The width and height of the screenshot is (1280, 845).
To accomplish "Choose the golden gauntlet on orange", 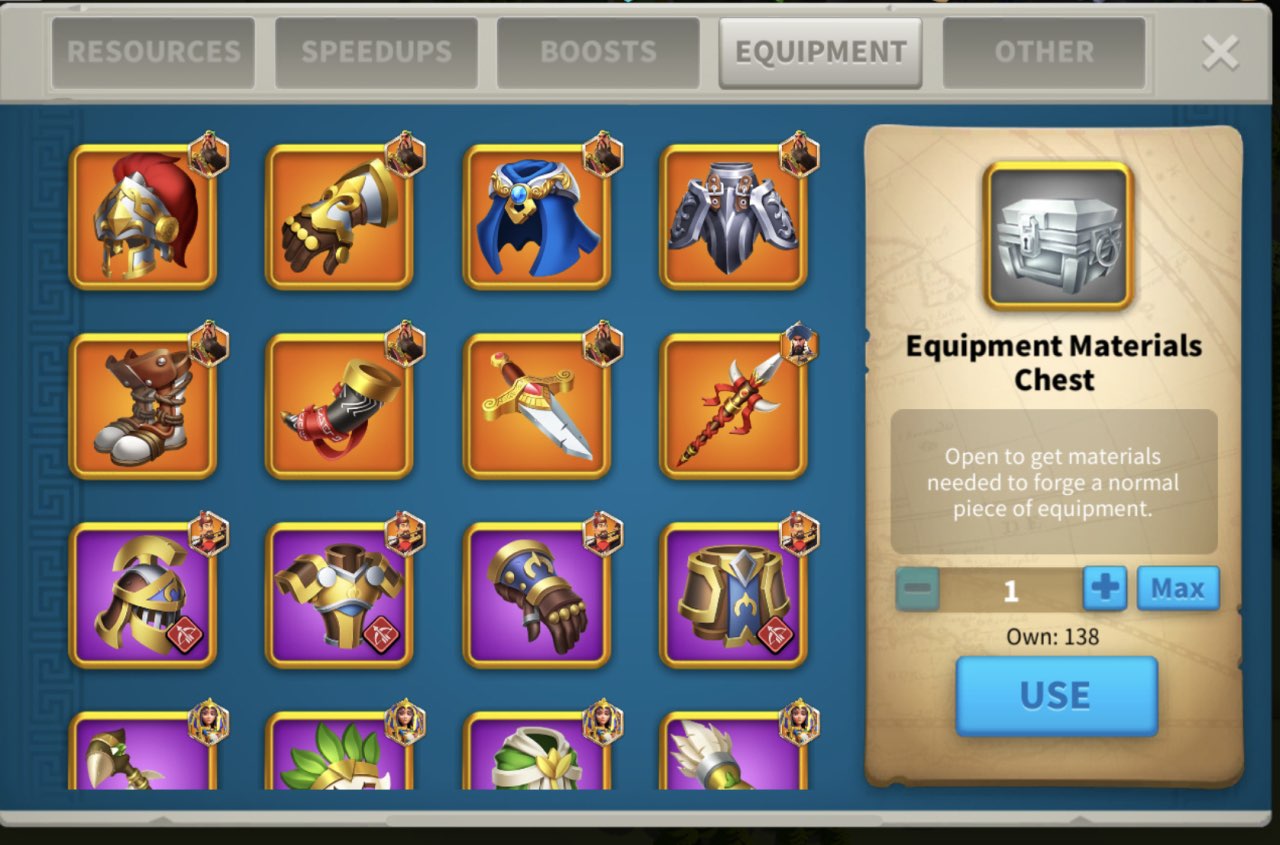I will coord(339,217).
